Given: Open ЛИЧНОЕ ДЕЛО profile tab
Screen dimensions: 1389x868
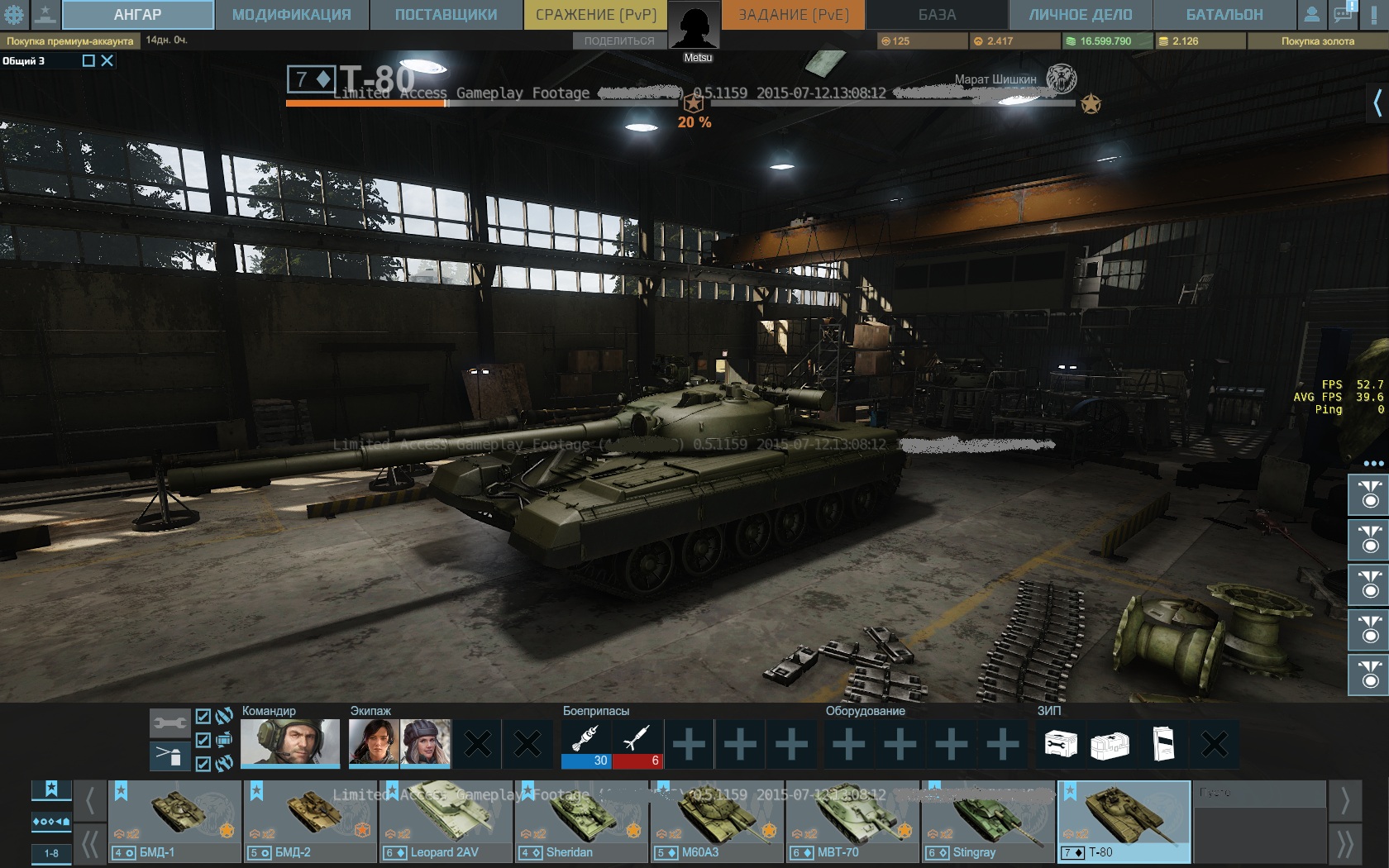Looking at the screenshot, I should pos(1080,15).
